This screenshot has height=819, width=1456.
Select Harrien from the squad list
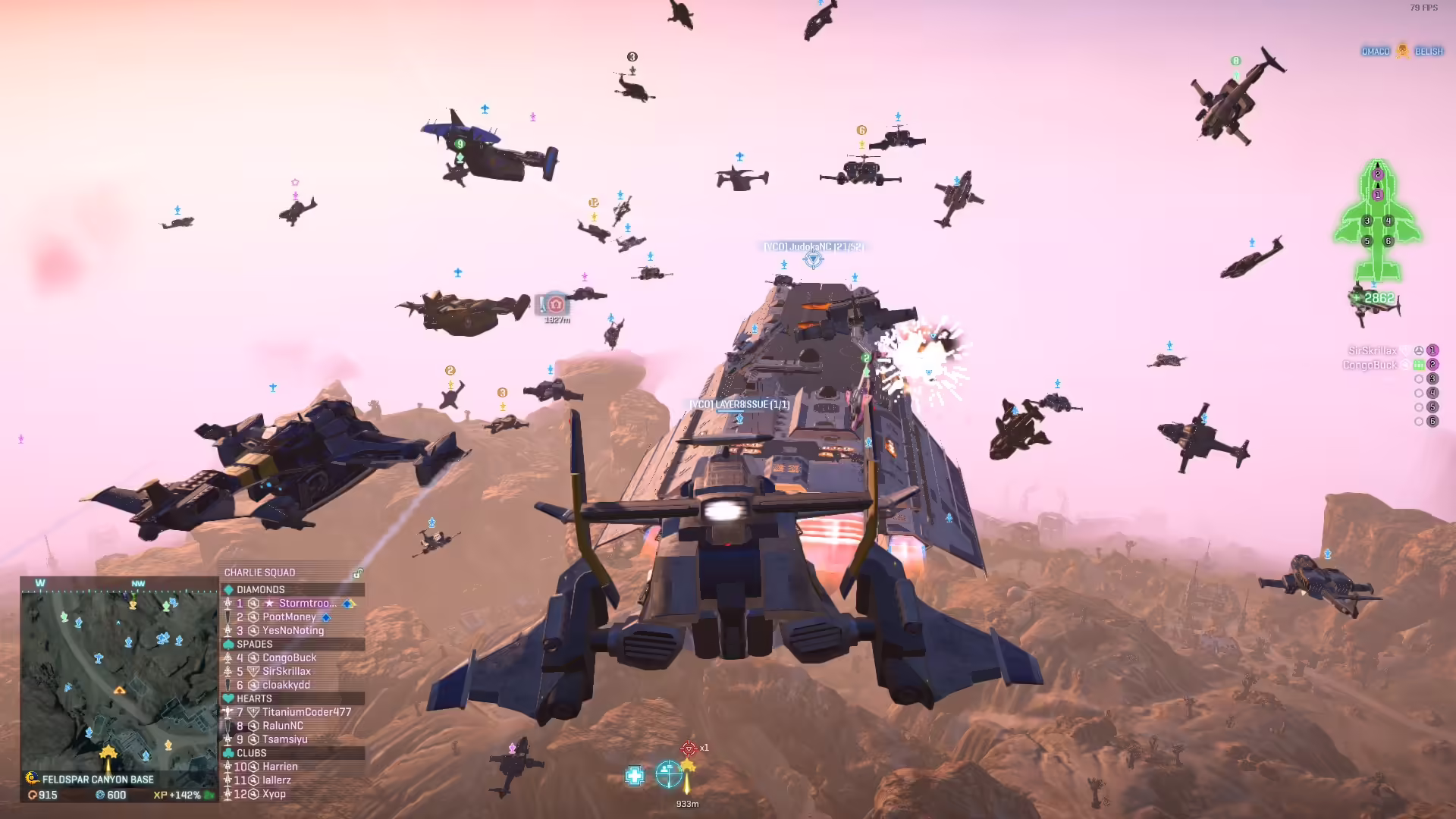280,767
